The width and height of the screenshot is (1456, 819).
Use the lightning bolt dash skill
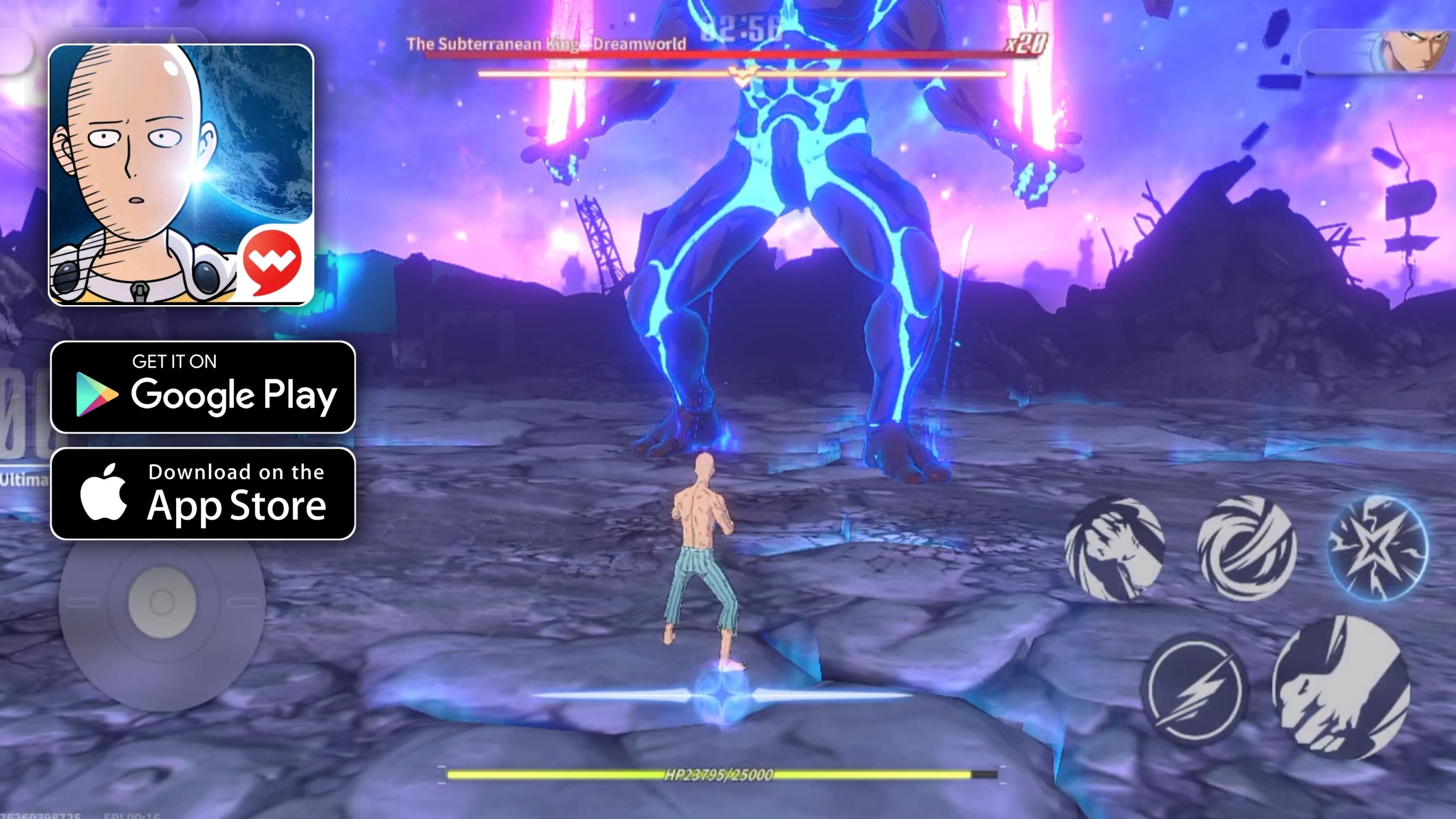click(1194, 690)
